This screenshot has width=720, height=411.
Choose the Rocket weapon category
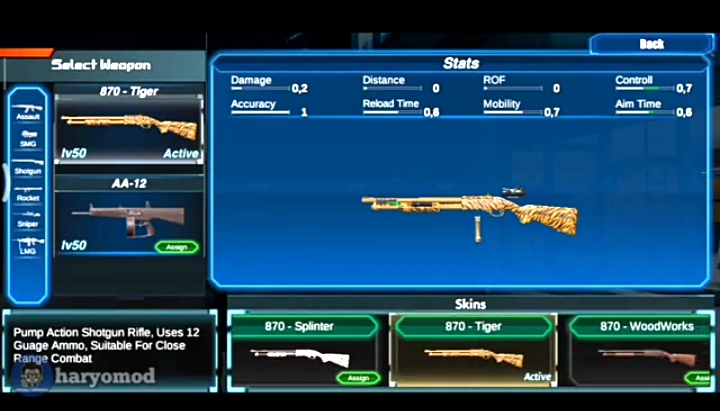click(28, 193)
